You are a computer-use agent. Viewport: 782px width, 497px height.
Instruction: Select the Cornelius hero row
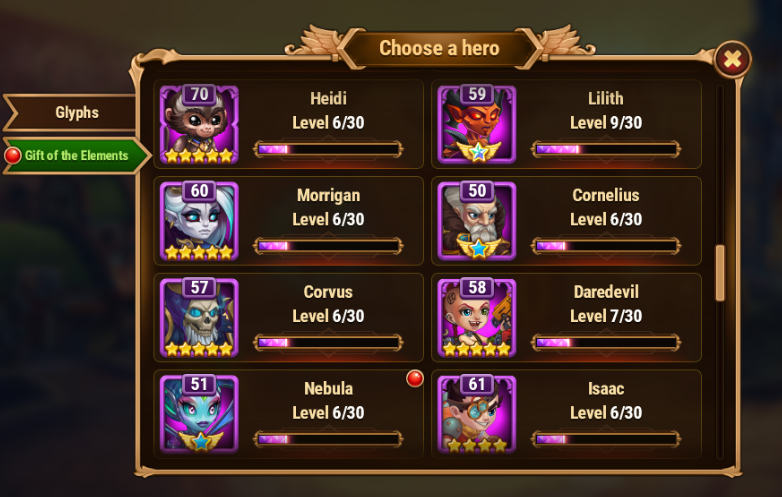(x=566, y=220)
